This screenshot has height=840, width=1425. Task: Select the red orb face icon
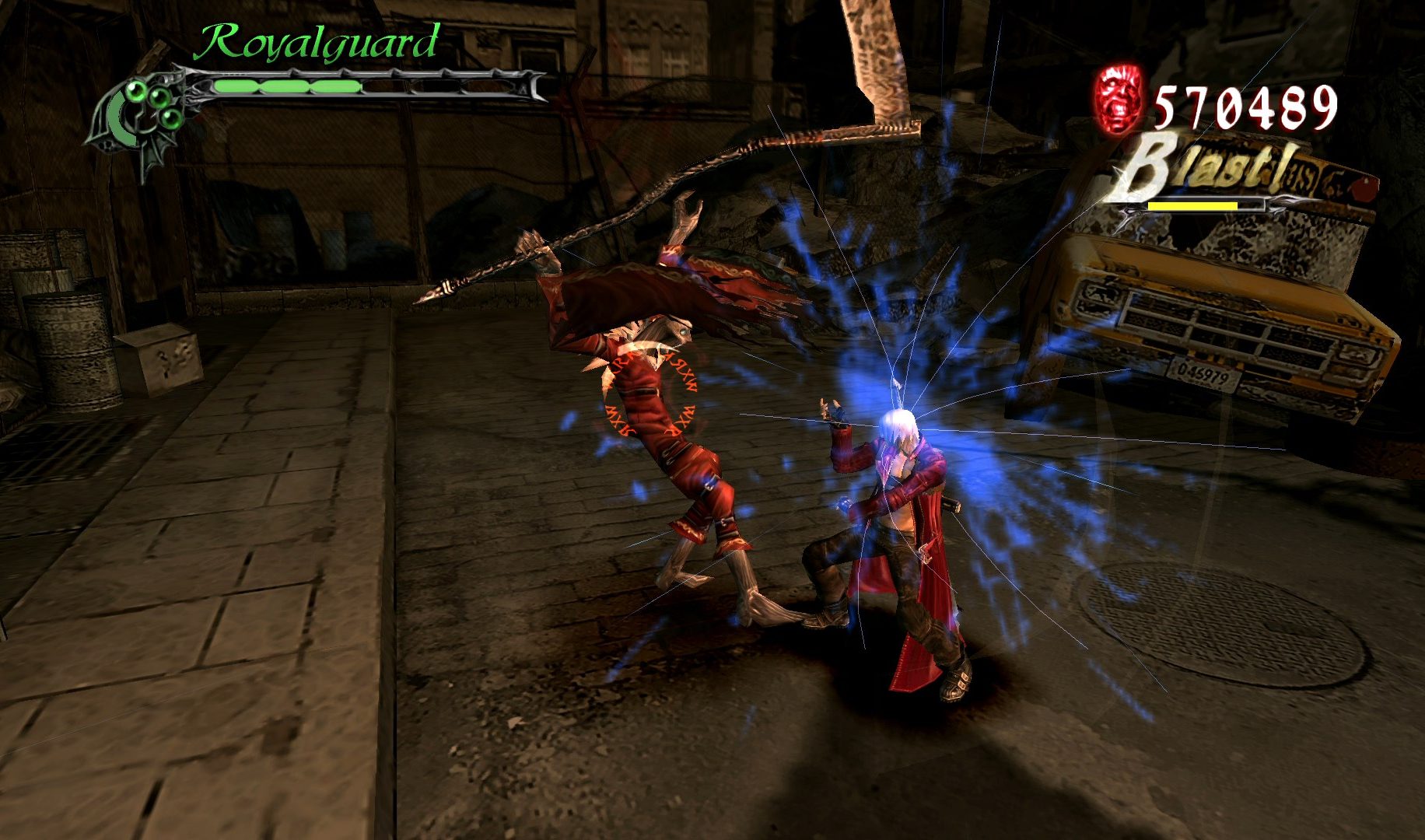pyautogui.click(x=1119, y=99)
